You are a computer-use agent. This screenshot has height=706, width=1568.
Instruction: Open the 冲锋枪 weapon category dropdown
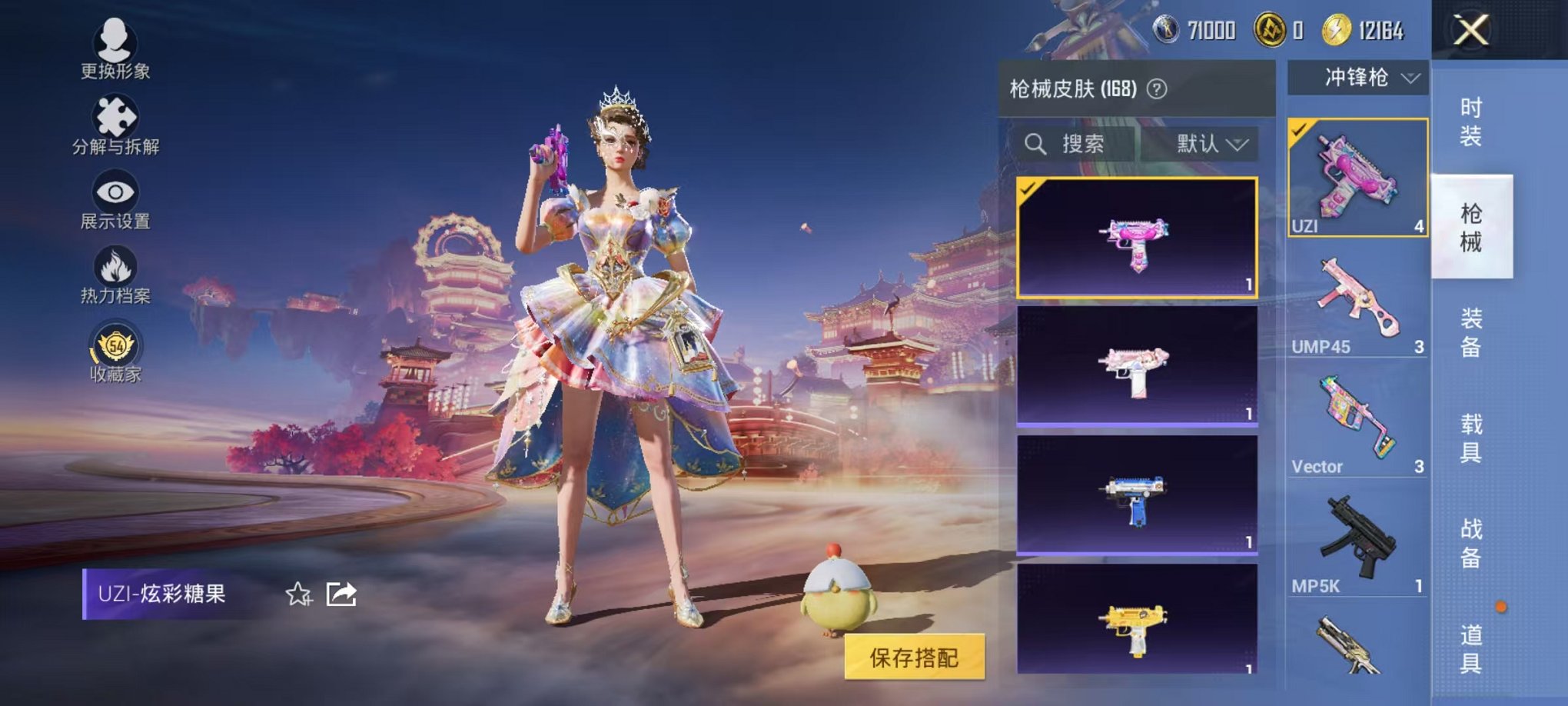click(x=1357, y=77)
